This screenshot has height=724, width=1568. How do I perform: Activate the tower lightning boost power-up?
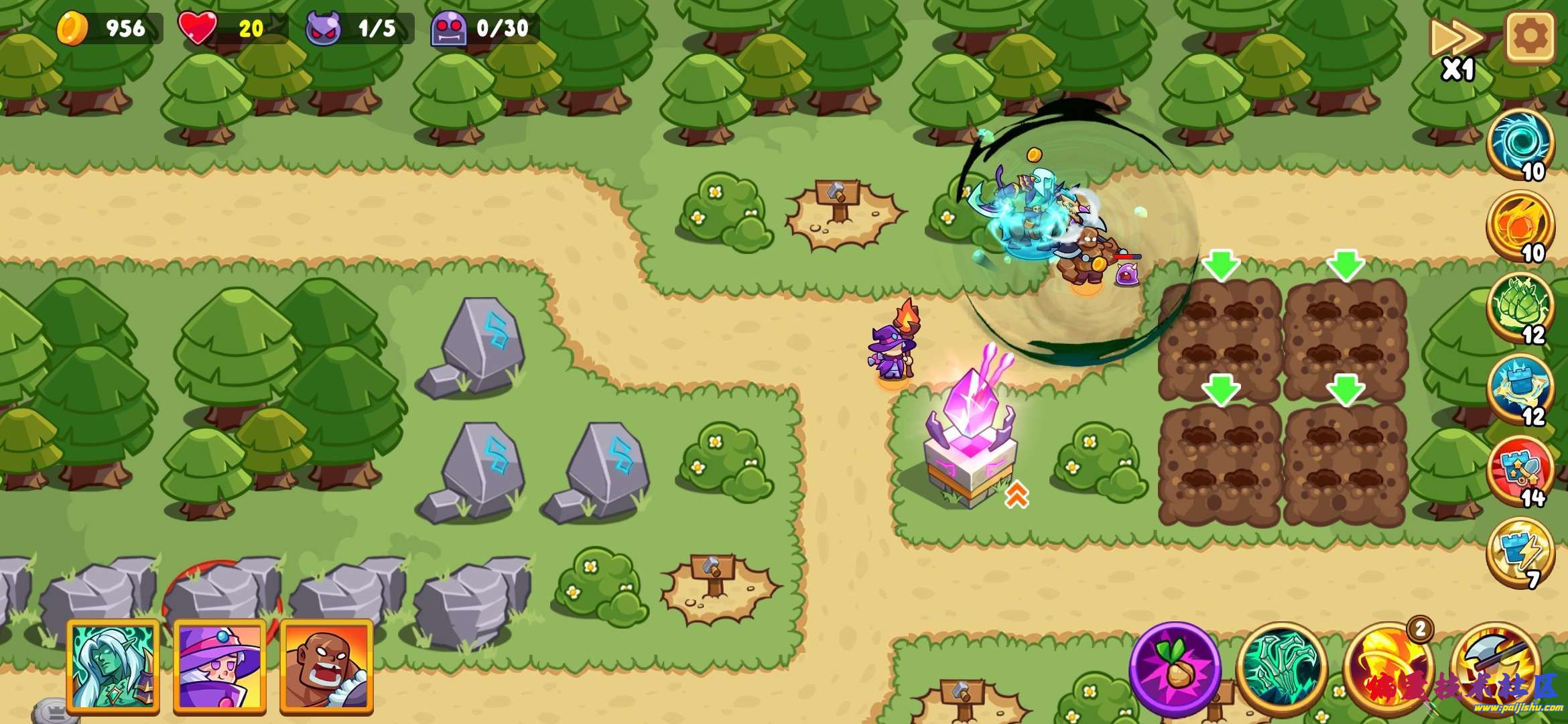(x=1520, y=552)
